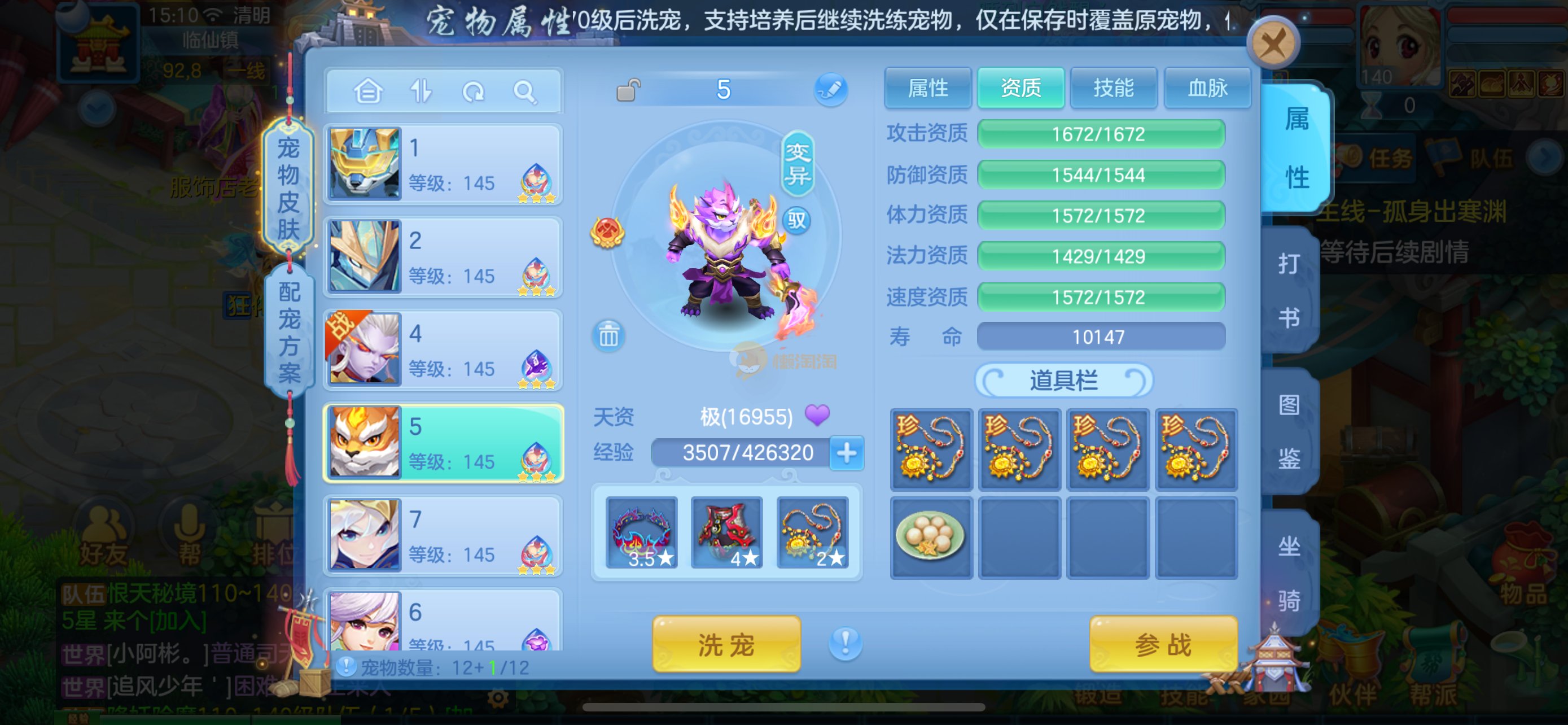Edit the pet name with pencil icon
Viewport: 1568px width, 725px height.
pyautogui.click(x=831, y=90)
